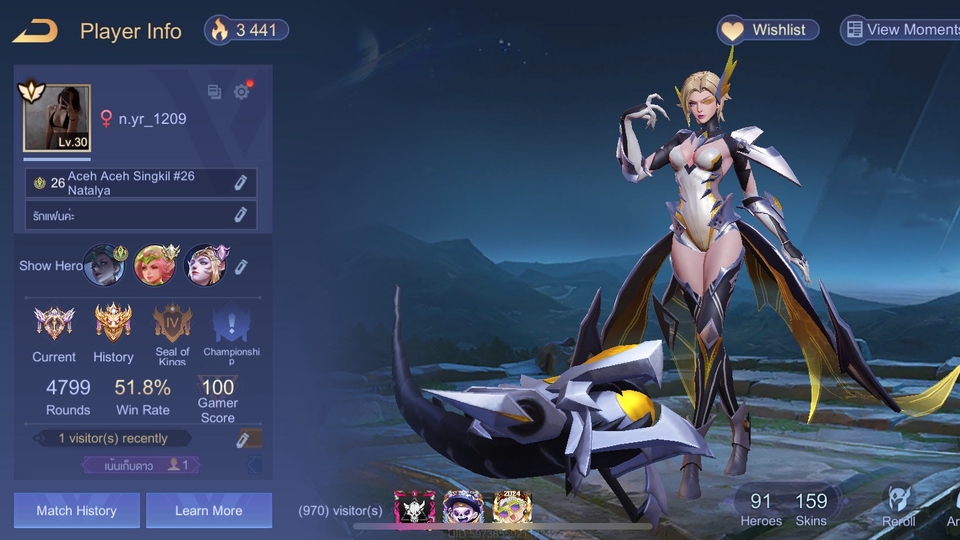Open Match History

coord(76,511)
